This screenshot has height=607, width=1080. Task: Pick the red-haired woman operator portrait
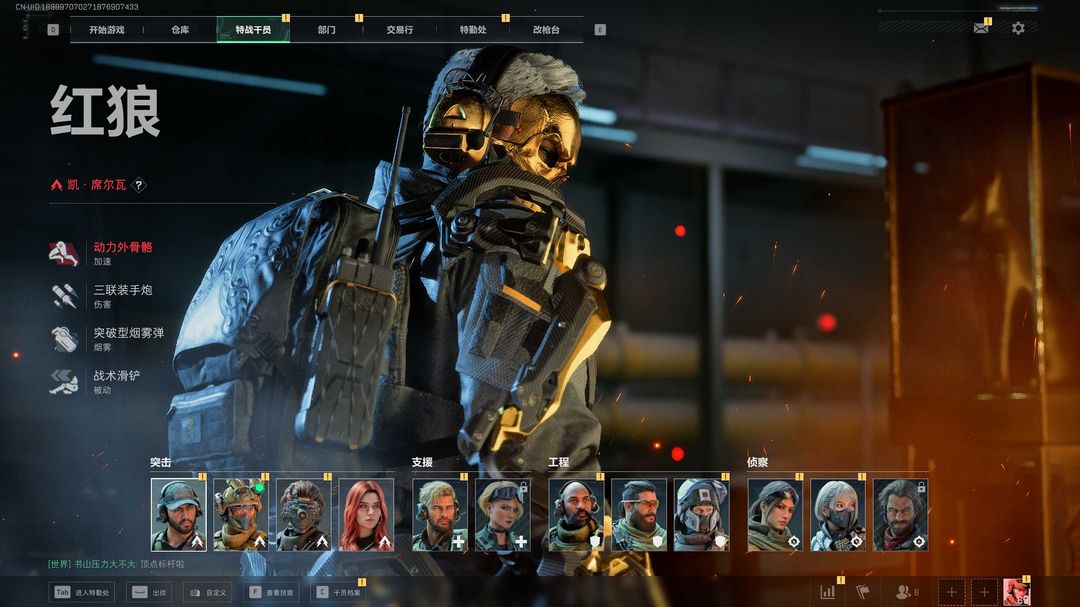click(x=366, y=515)
